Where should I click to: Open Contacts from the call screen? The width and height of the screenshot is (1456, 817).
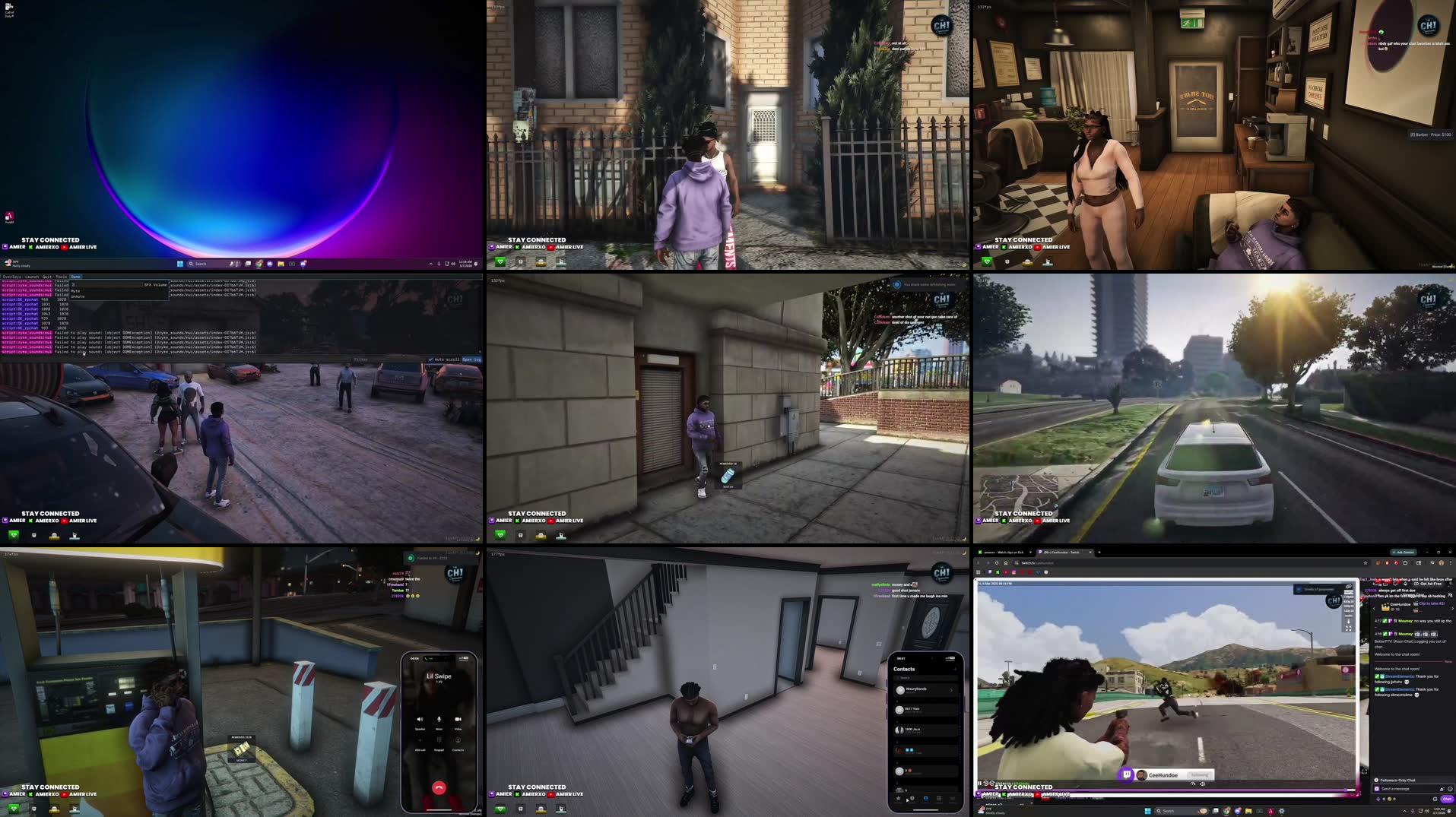458,741
